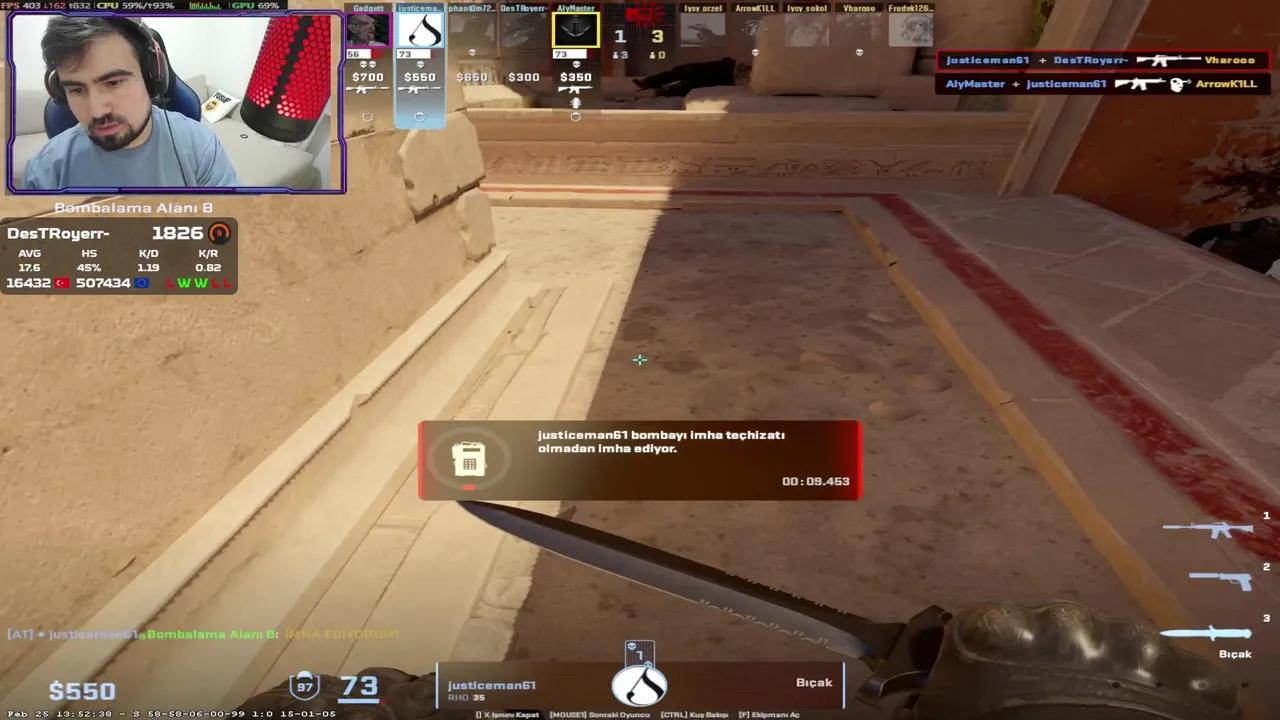Select the defuse kit icon in notification

[x=470, y=459]
